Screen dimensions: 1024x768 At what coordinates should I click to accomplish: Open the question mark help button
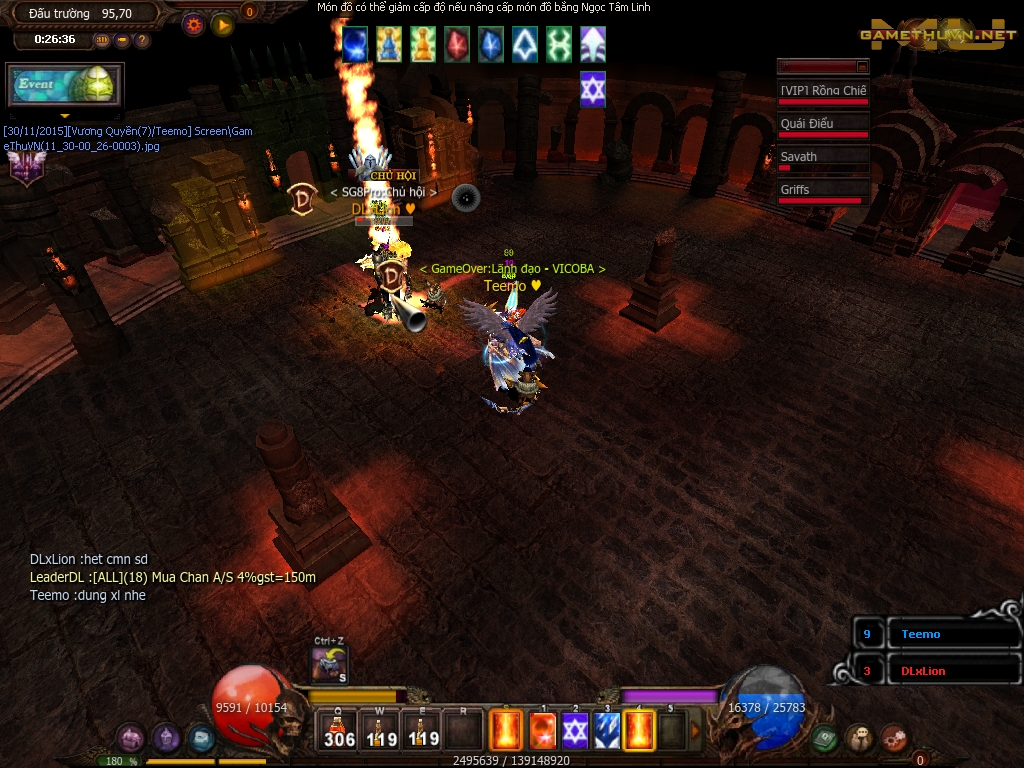tap(142, 40)
